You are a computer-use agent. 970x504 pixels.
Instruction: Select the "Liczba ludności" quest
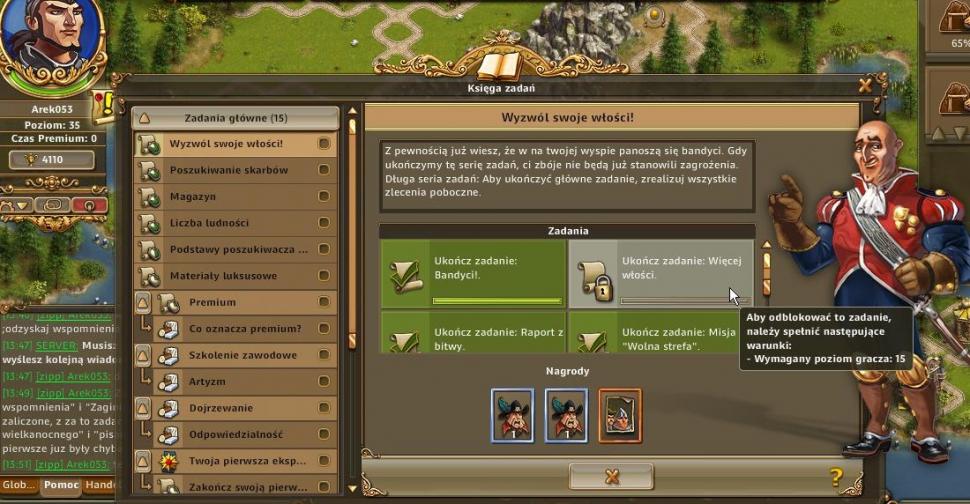point(209,223)
